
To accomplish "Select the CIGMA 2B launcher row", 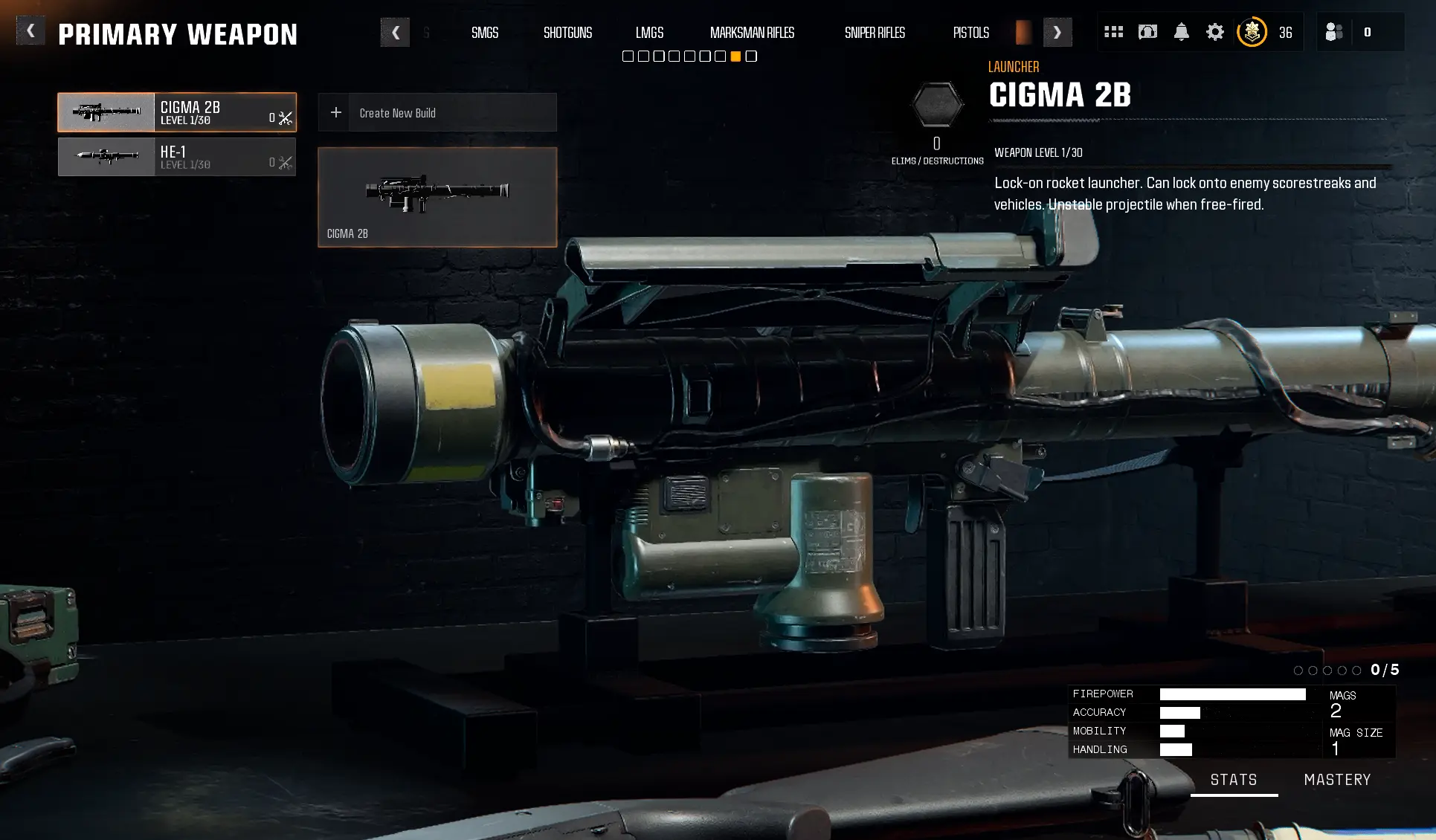I will pos(177,112).
